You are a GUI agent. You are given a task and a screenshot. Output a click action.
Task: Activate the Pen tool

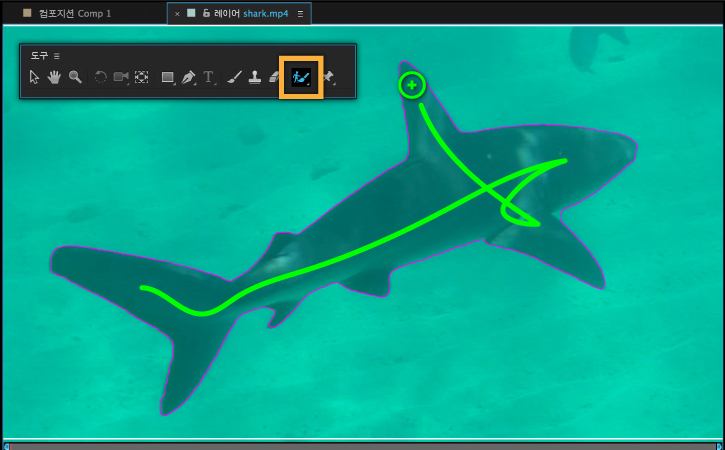point(189,77)
